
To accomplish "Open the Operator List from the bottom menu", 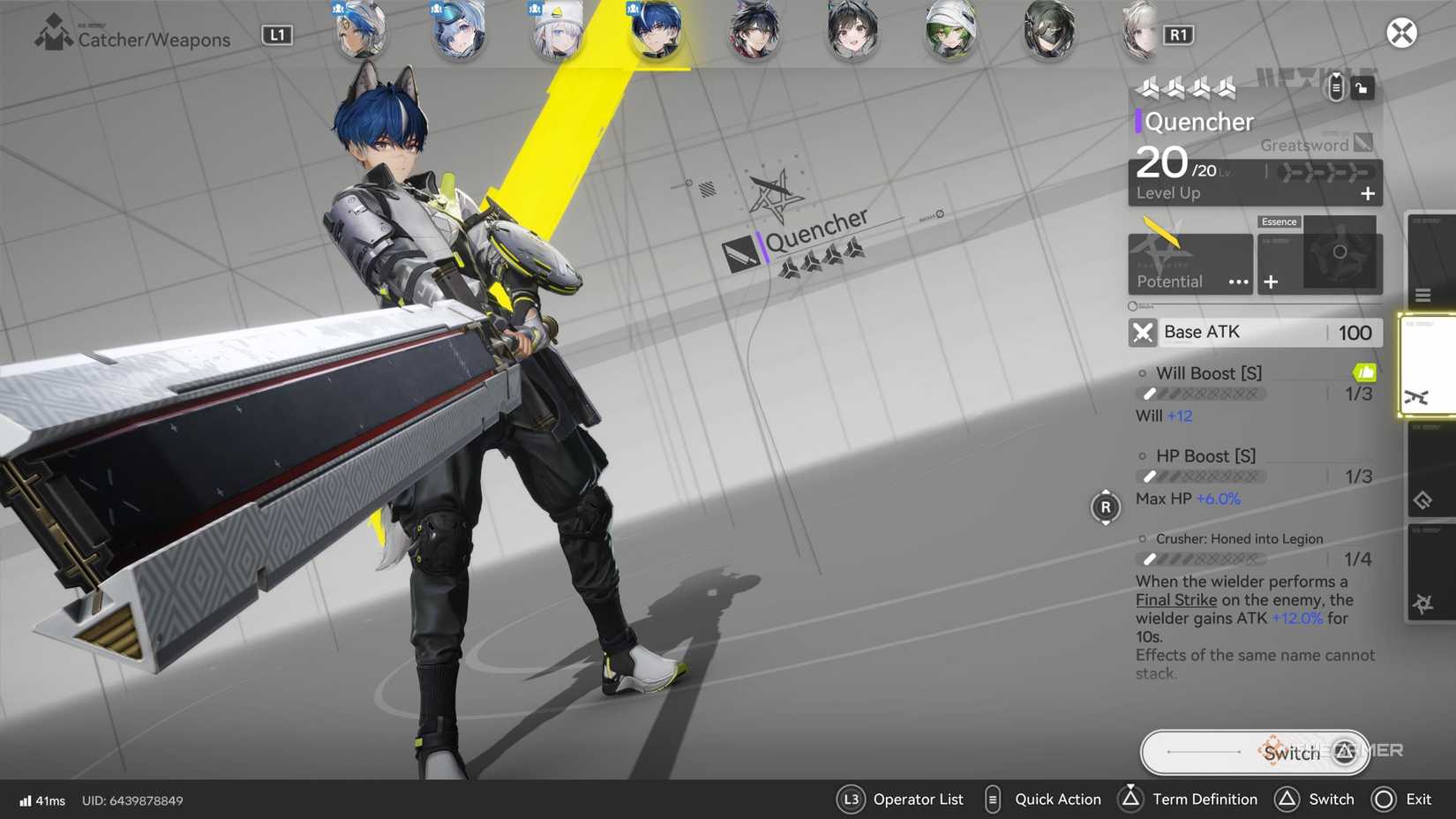I will click(851, 799).
